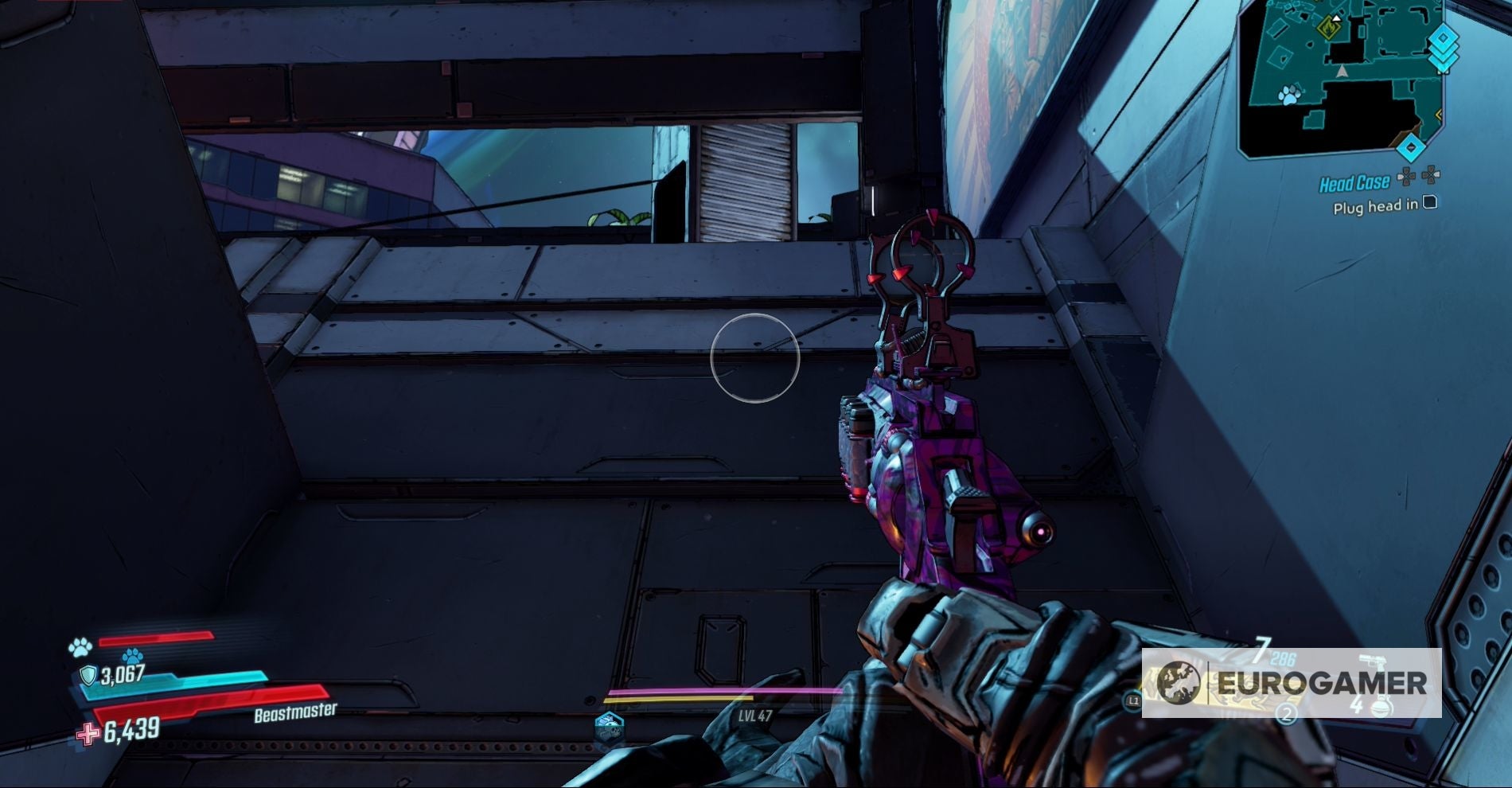
Task: Click the fire hazard icon on the minimap
Action: (x=1329, y=28)
